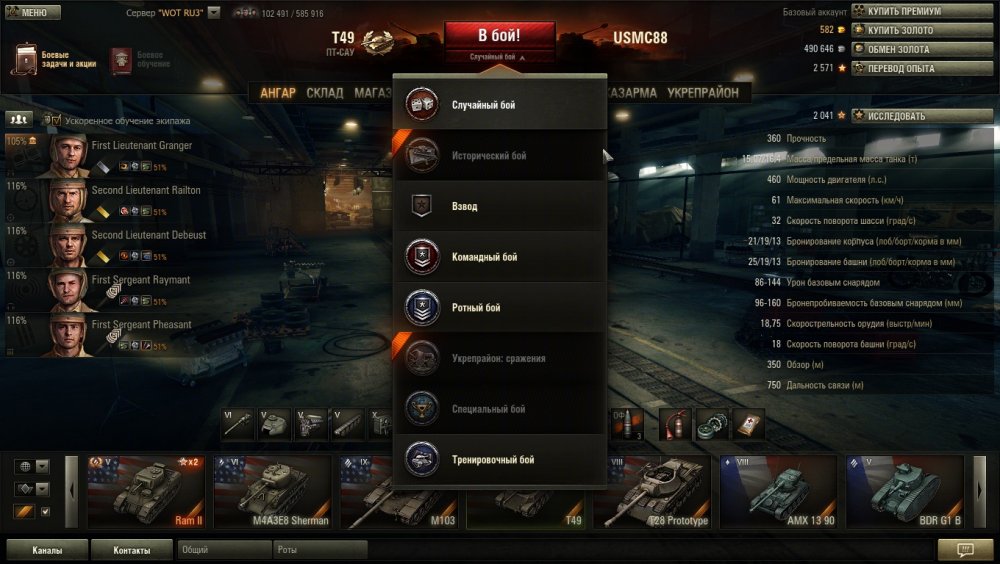Open the Меню button
This screenshot has height=564, width=1000.
click(33, 13)
